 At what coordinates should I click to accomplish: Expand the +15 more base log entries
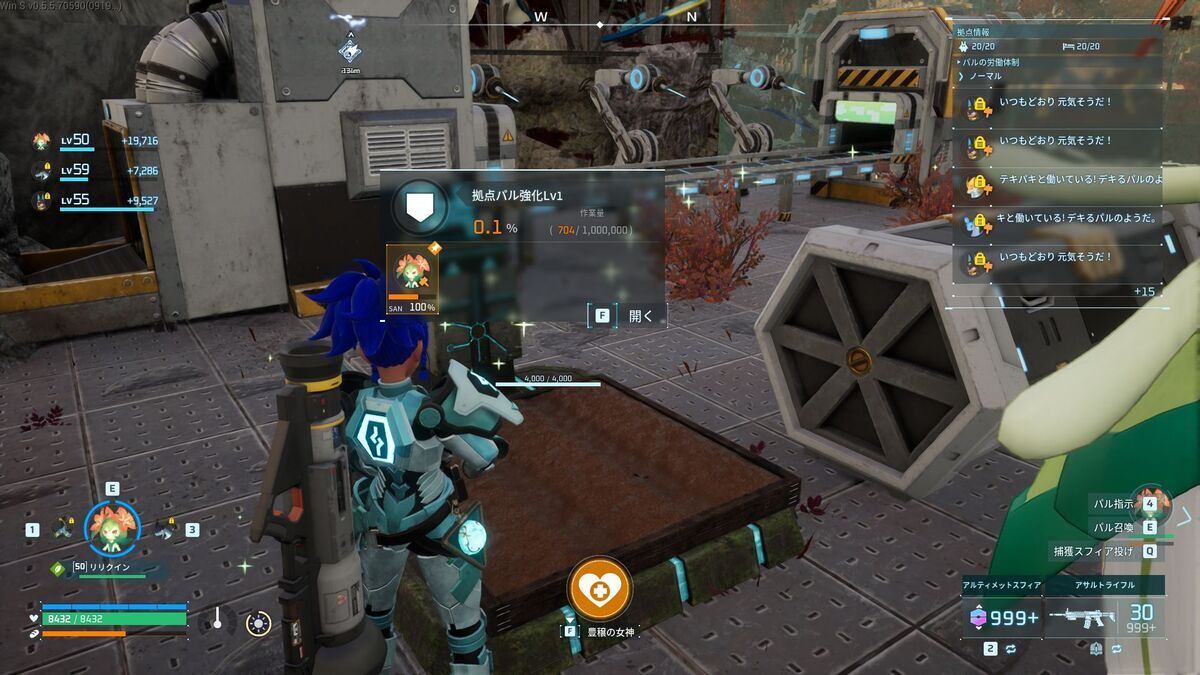pos(1144,291)
